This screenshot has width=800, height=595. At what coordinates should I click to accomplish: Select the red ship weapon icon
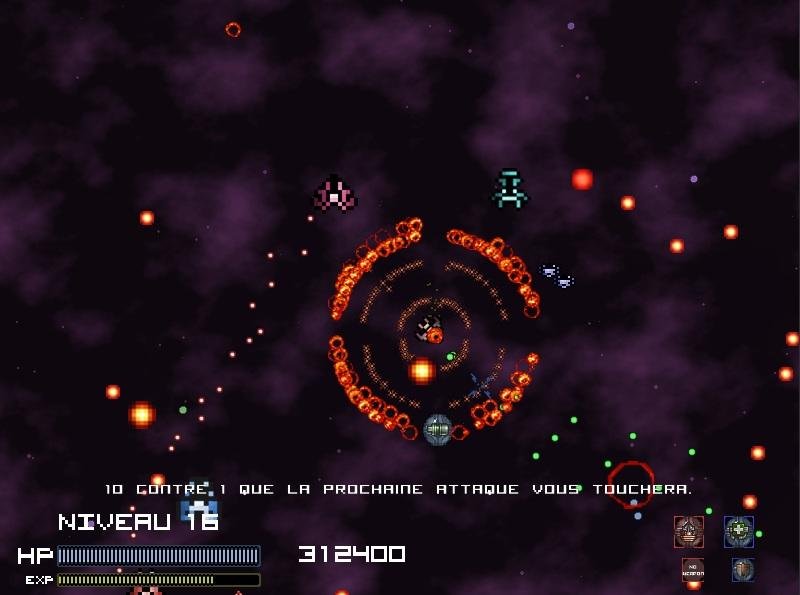point(688,531)
